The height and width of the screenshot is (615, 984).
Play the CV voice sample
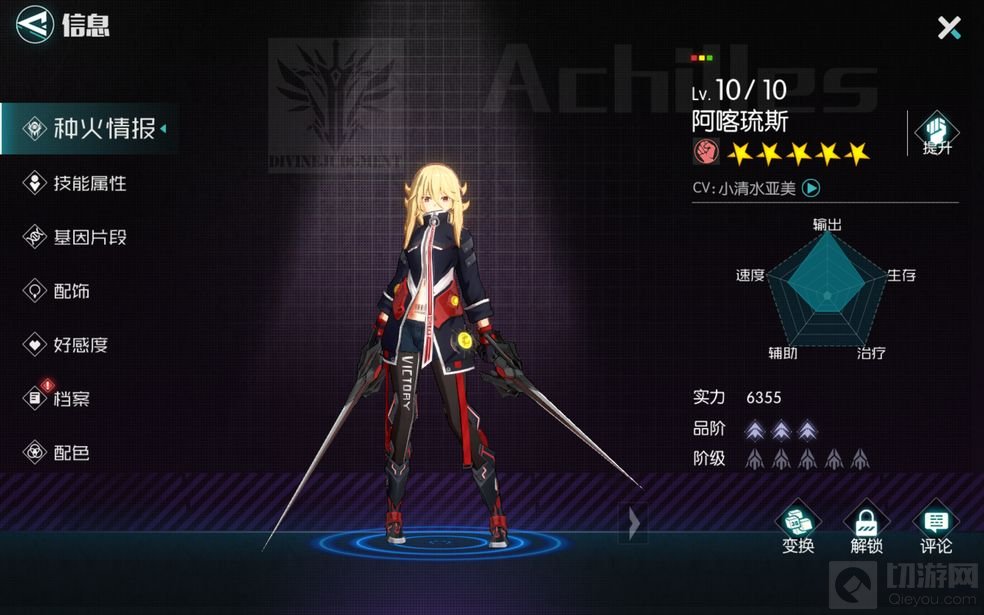click(x=812, y=187)
